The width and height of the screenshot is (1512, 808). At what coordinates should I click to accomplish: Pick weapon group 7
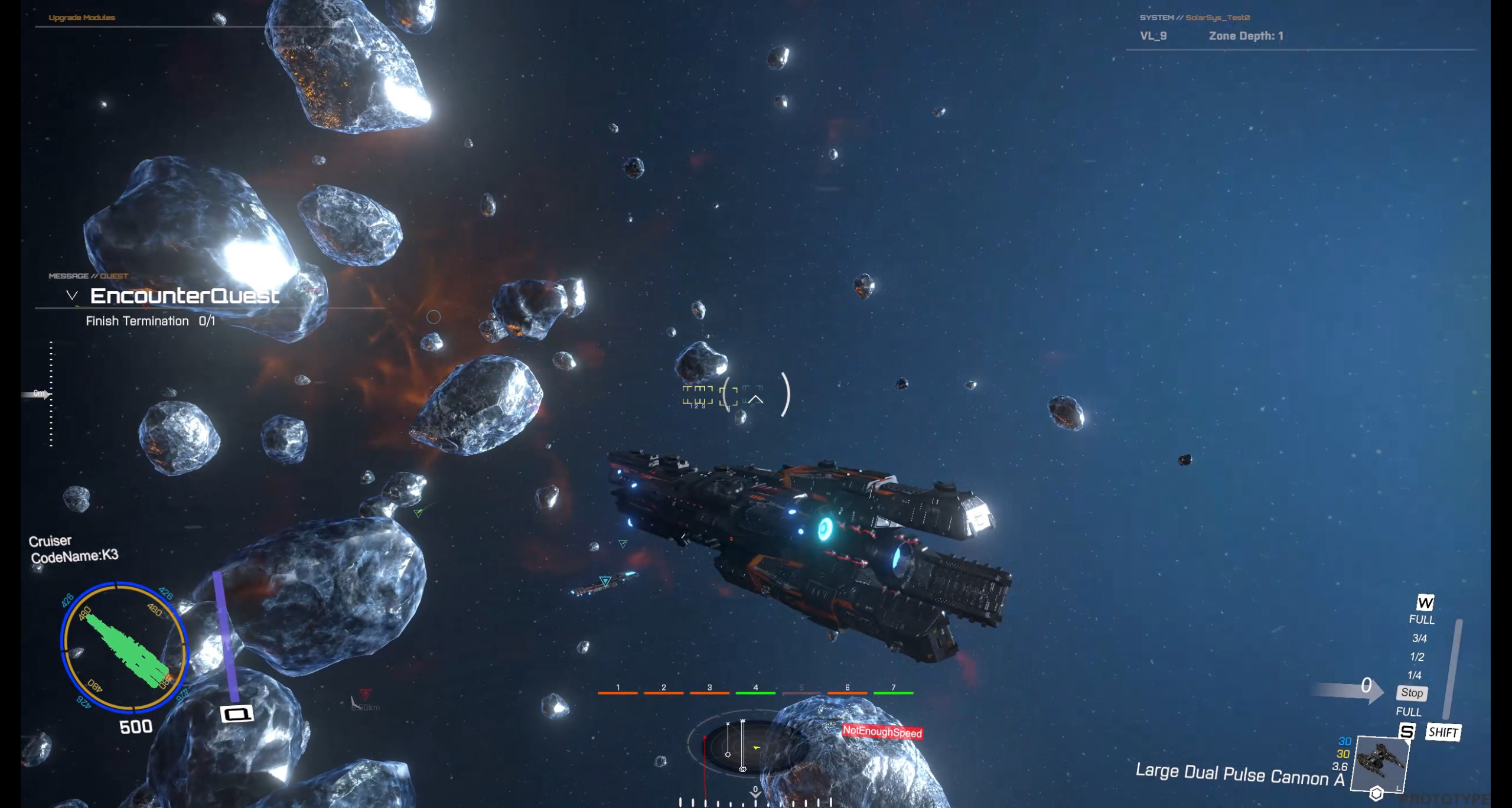pos(893,689)
